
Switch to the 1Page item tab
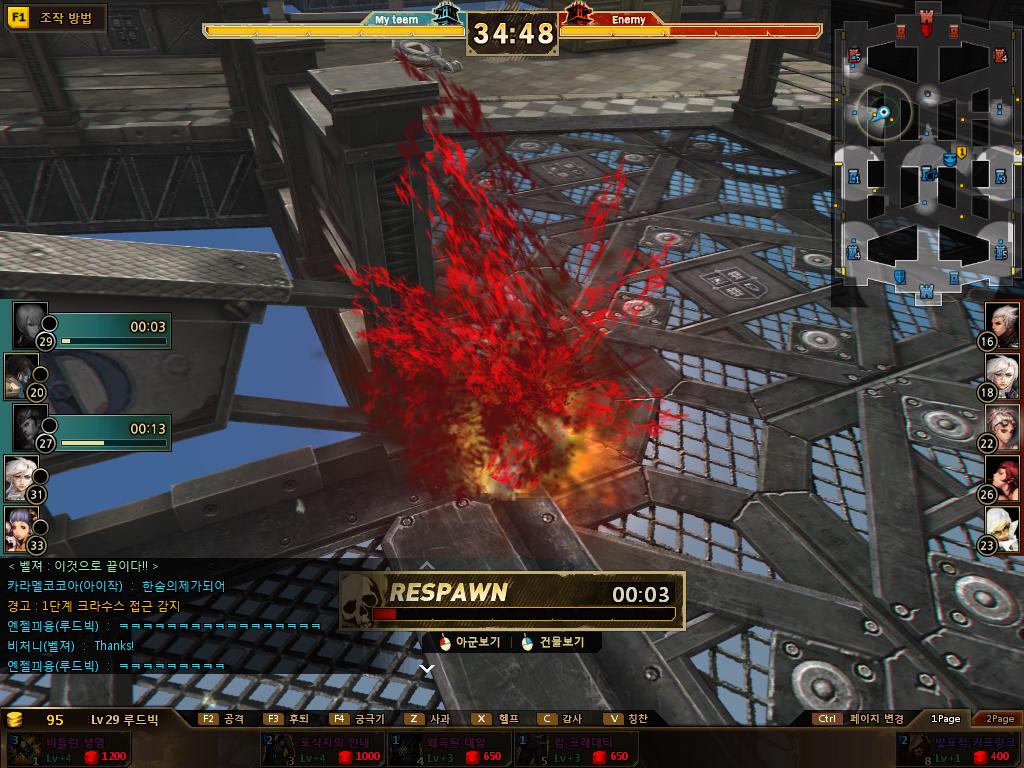pos(945,718)
